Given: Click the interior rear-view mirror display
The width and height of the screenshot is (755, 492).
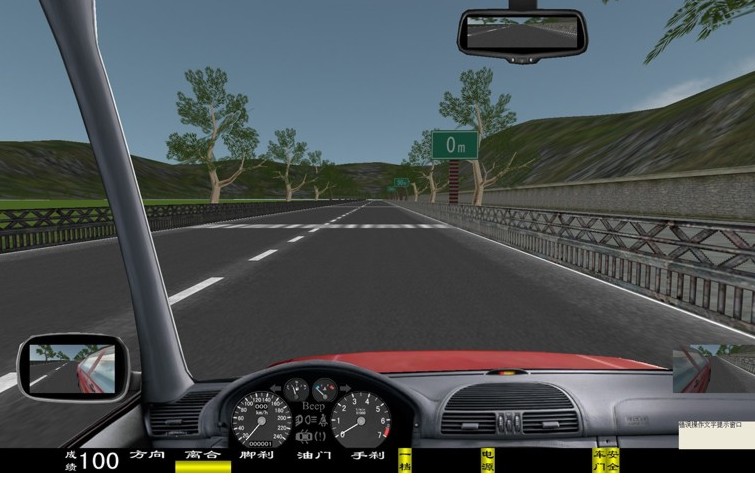Looking at the screenshot, I should [521, 33].
